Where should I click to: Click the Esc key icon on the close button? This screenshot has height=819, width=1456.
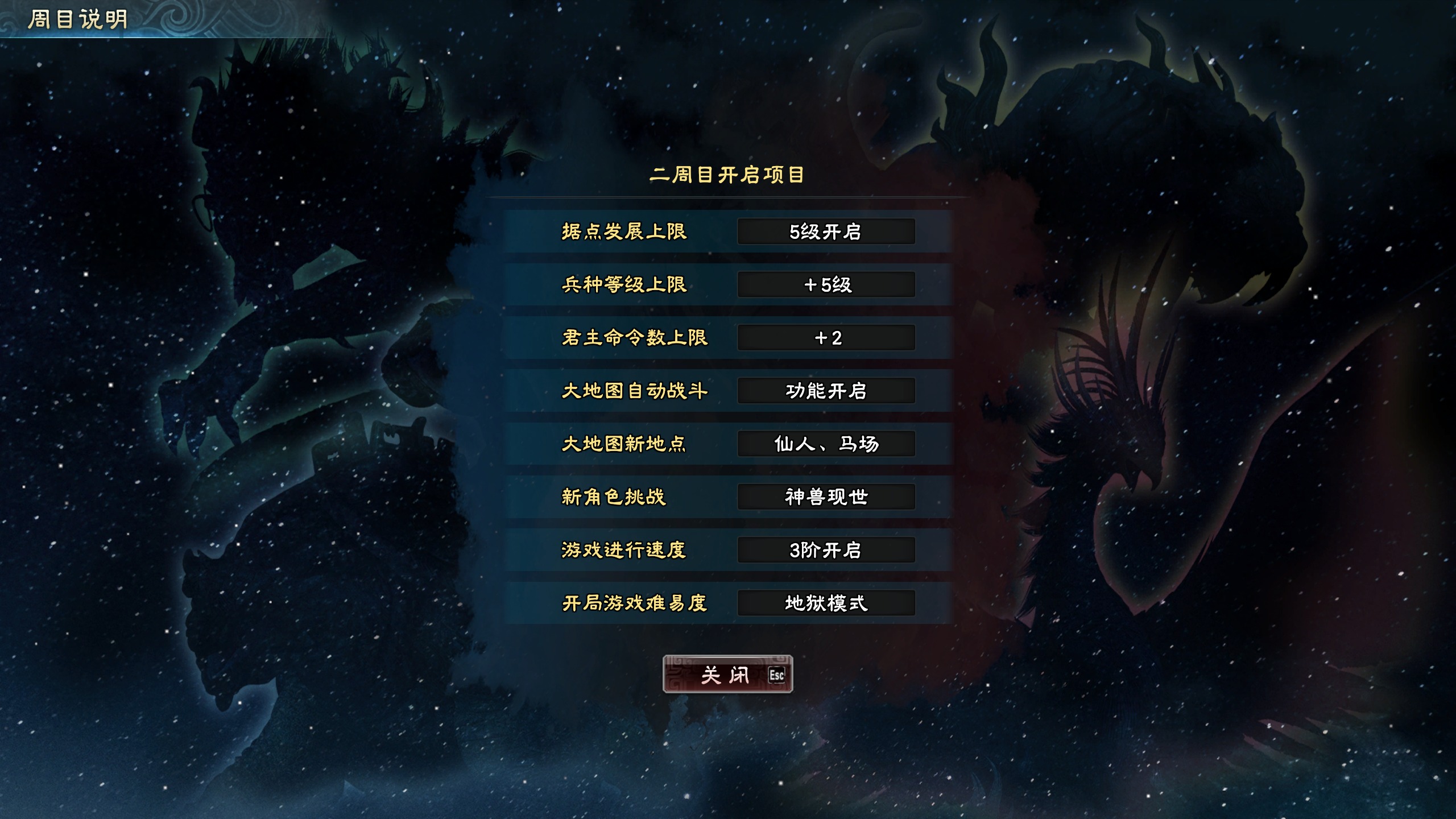tap(777, 675)
